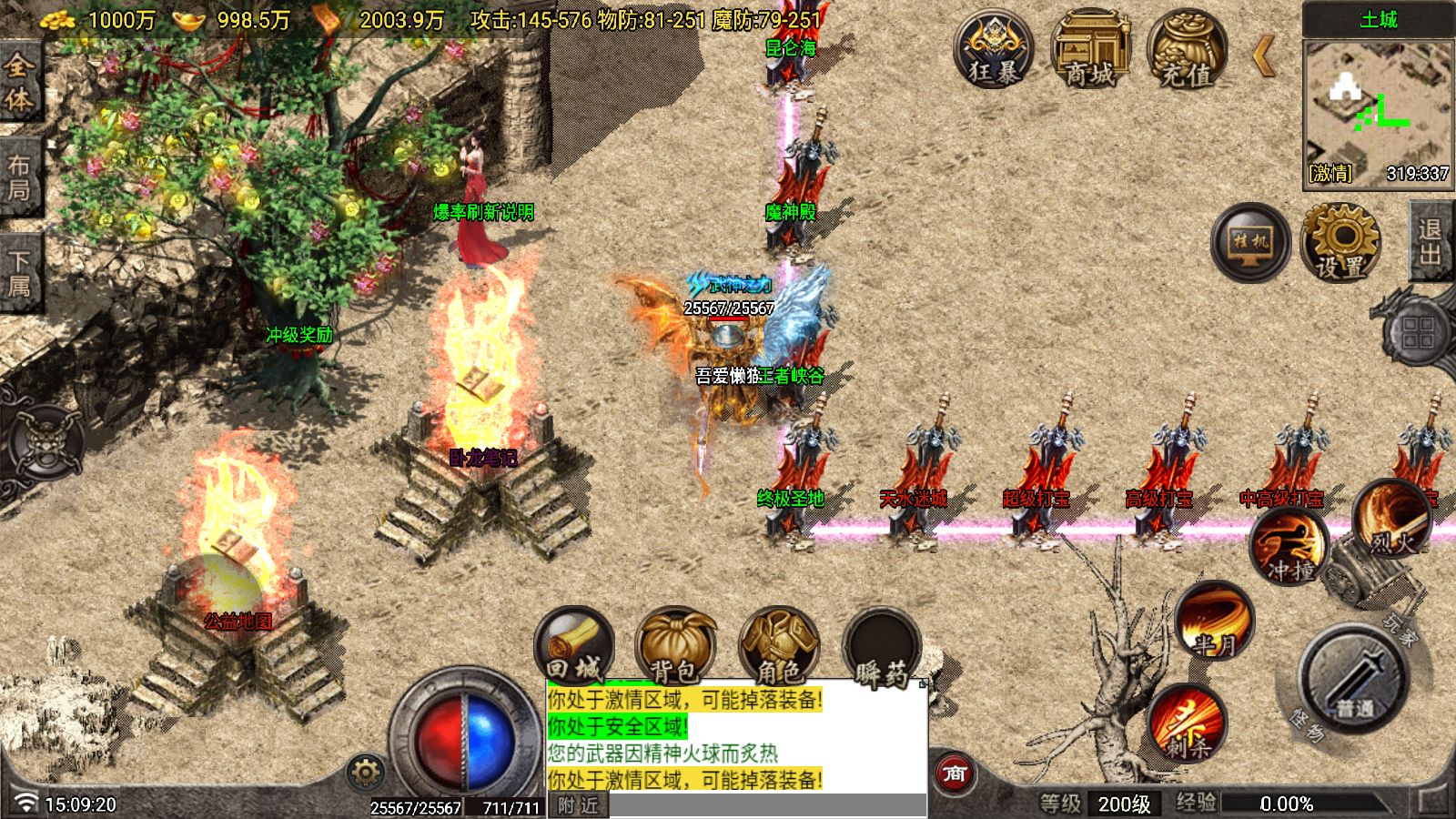Viewport: 1456px width, 819px height.
Task: Activate the 狂暴 berserk button
Action: click(x=993, y=50)
